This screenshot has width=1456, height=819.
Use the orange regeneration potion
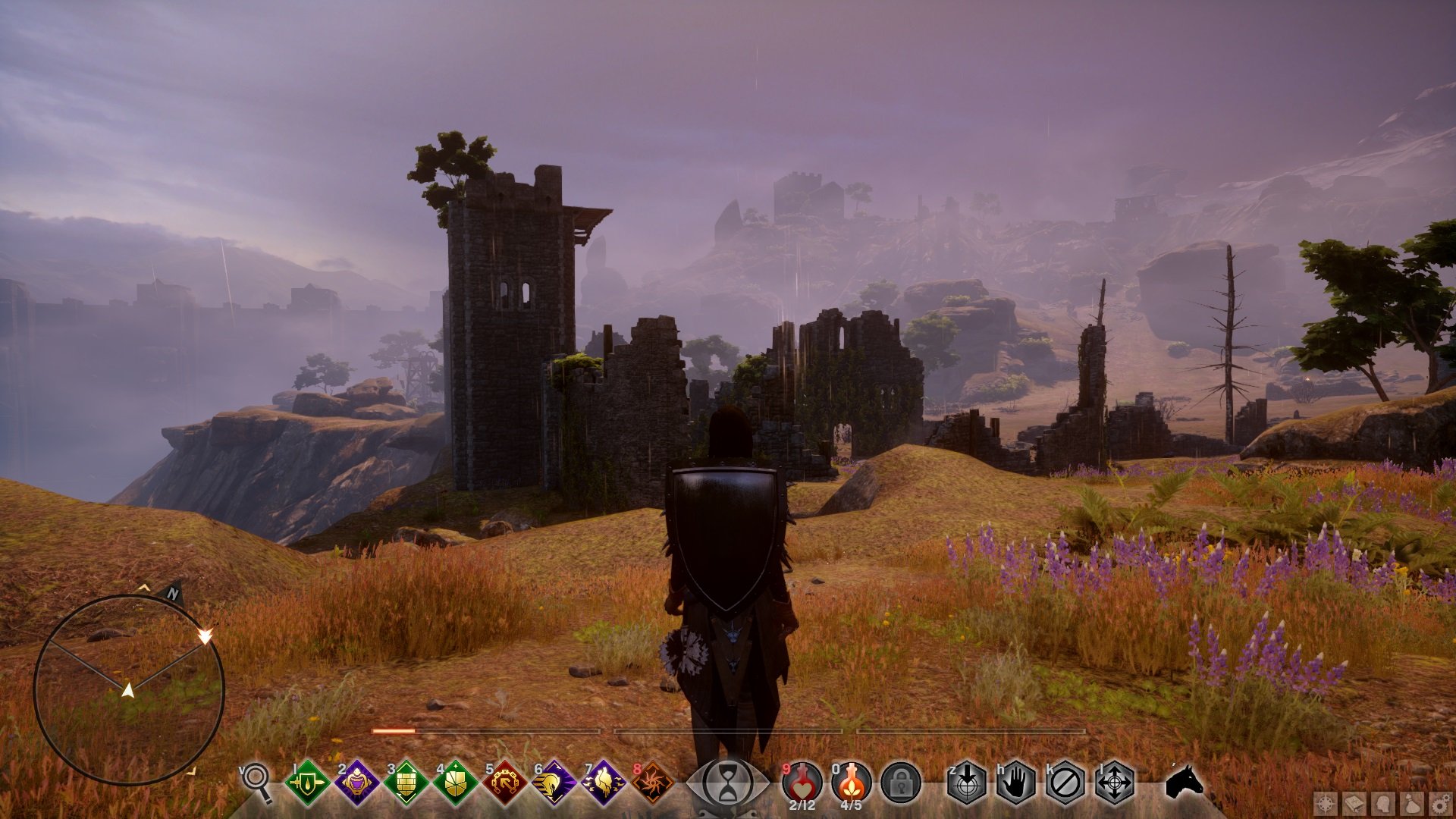click(851, 781)
